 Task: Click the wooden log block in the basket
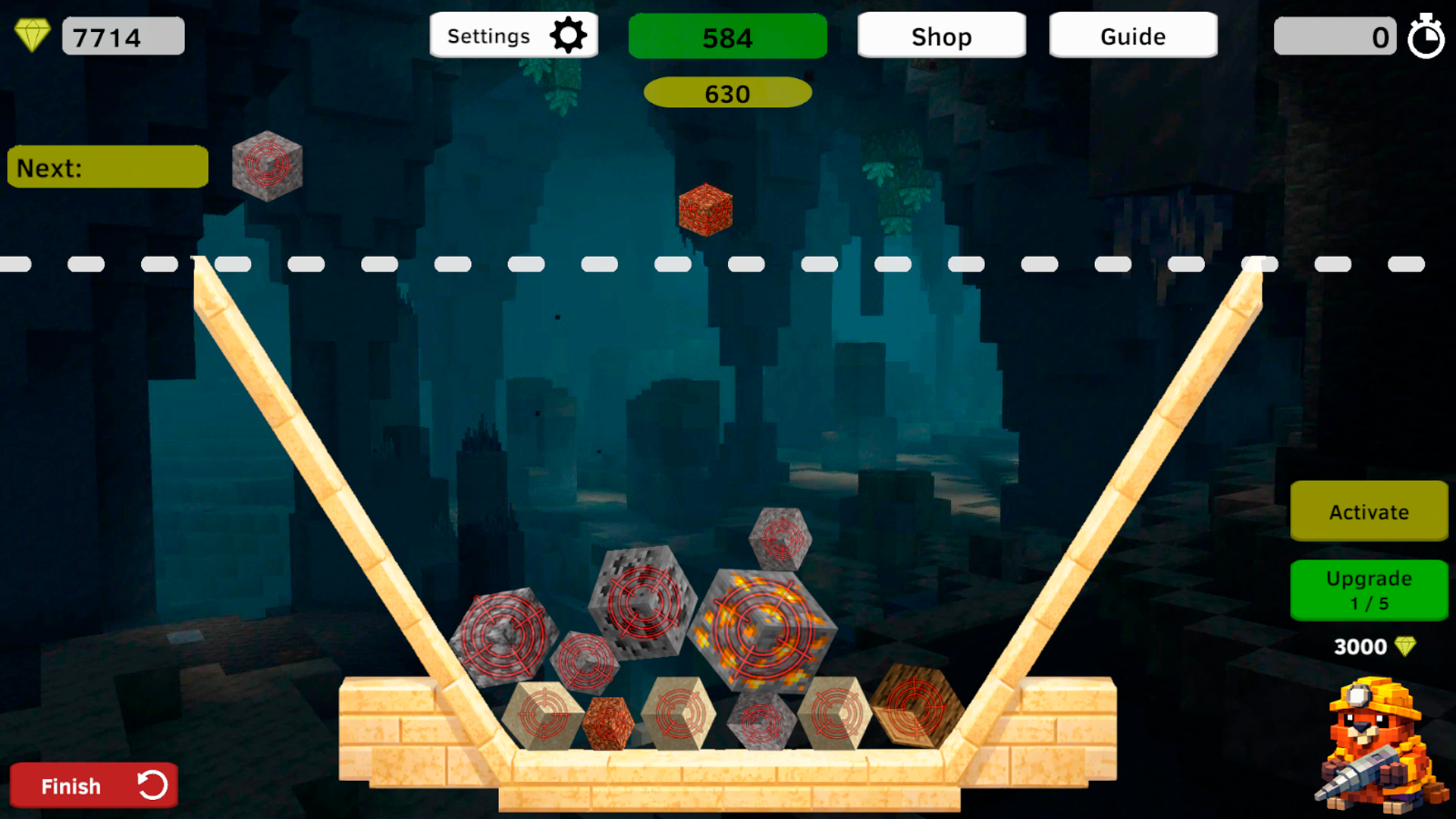(914, 705)
